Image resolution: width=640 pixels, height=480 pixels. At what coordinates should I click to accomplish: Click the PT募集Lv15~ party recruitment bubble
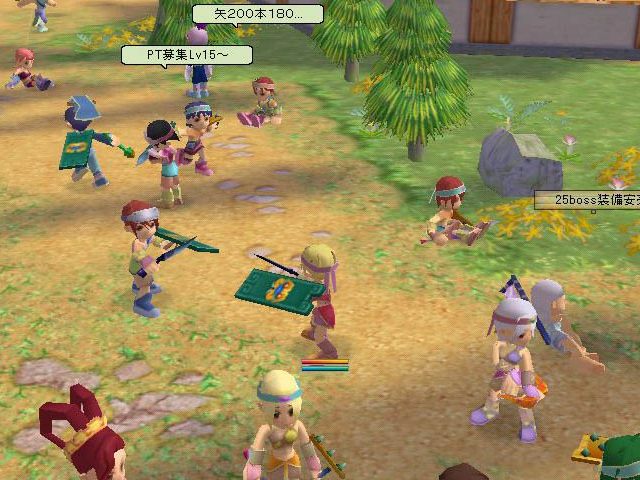coord(186,55)
